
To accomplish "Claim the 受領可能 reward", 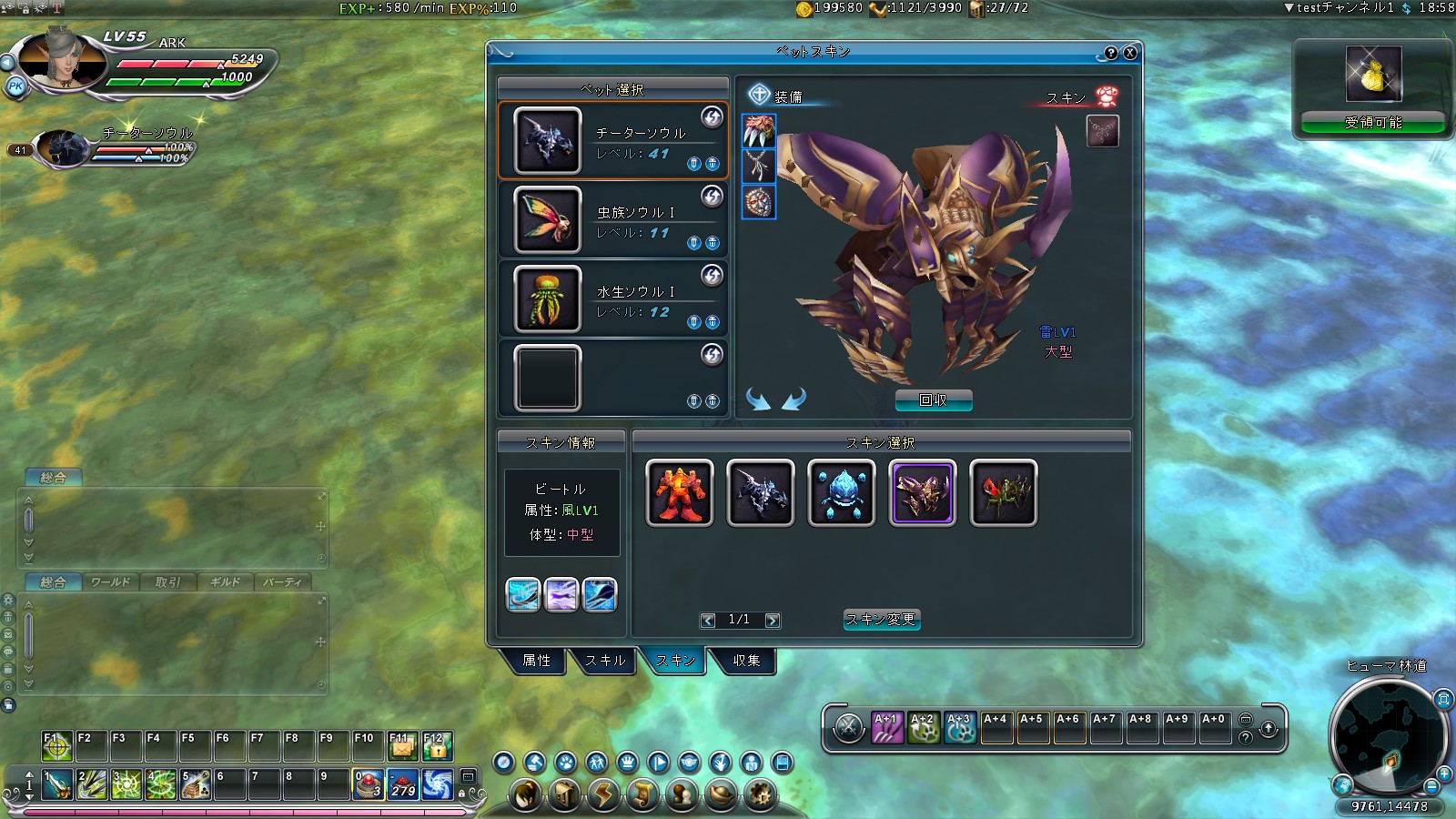I will [1373, 123].
